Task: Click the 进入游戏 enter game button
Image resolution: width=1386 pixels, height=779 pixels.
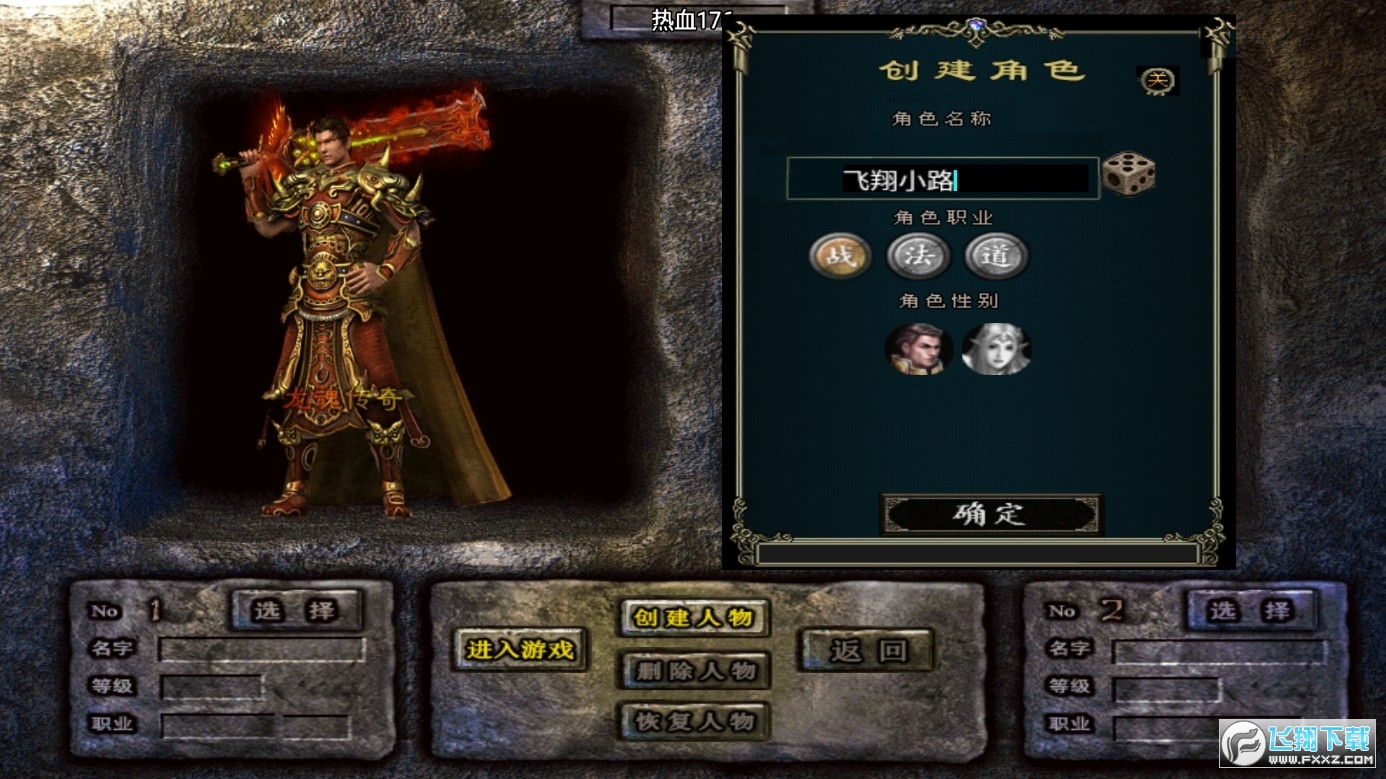Action: pos(520,650)
